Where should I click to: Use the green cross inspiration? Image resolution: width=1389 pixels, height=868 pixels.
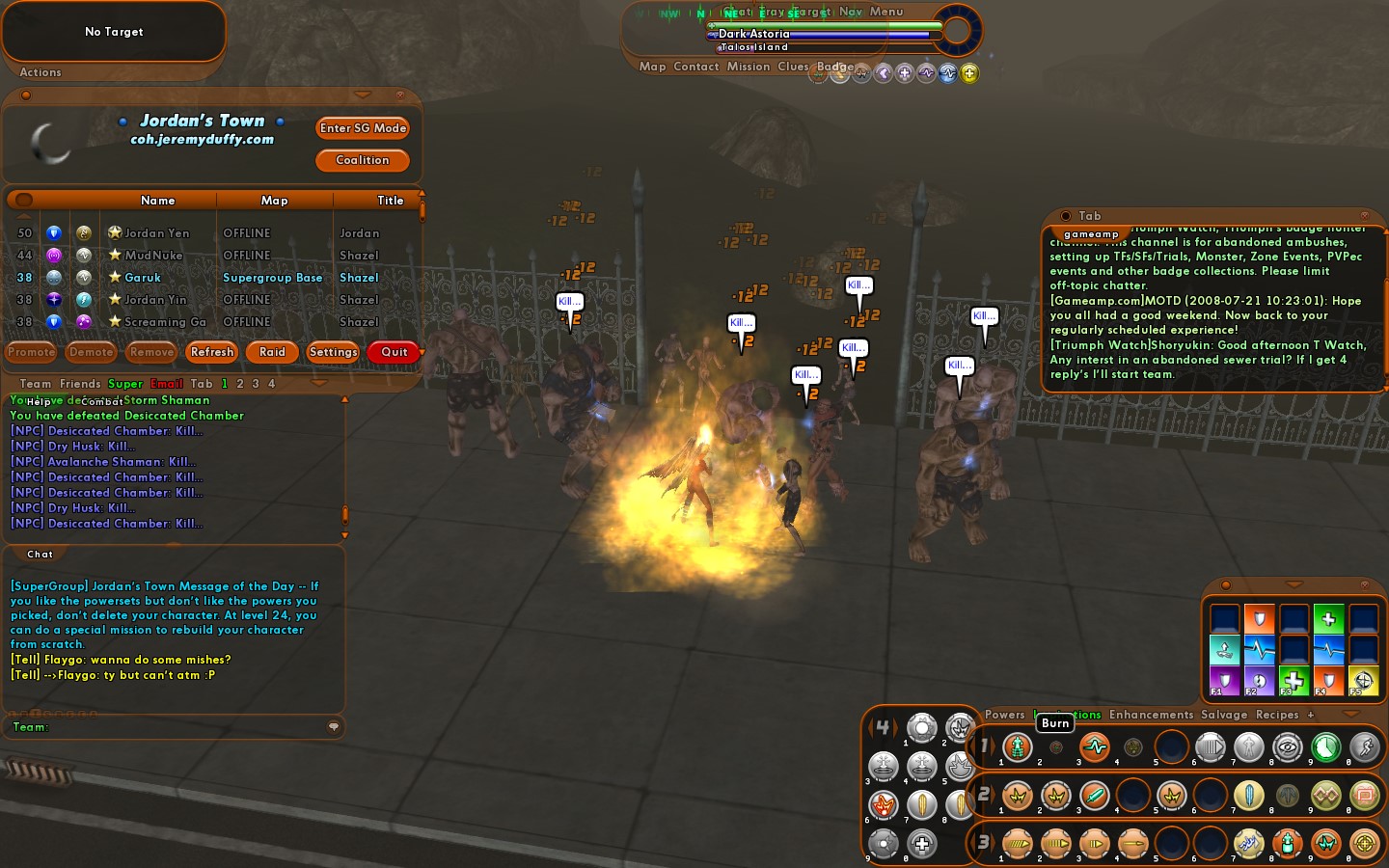pyautogui.click(x=1328, y=619)
